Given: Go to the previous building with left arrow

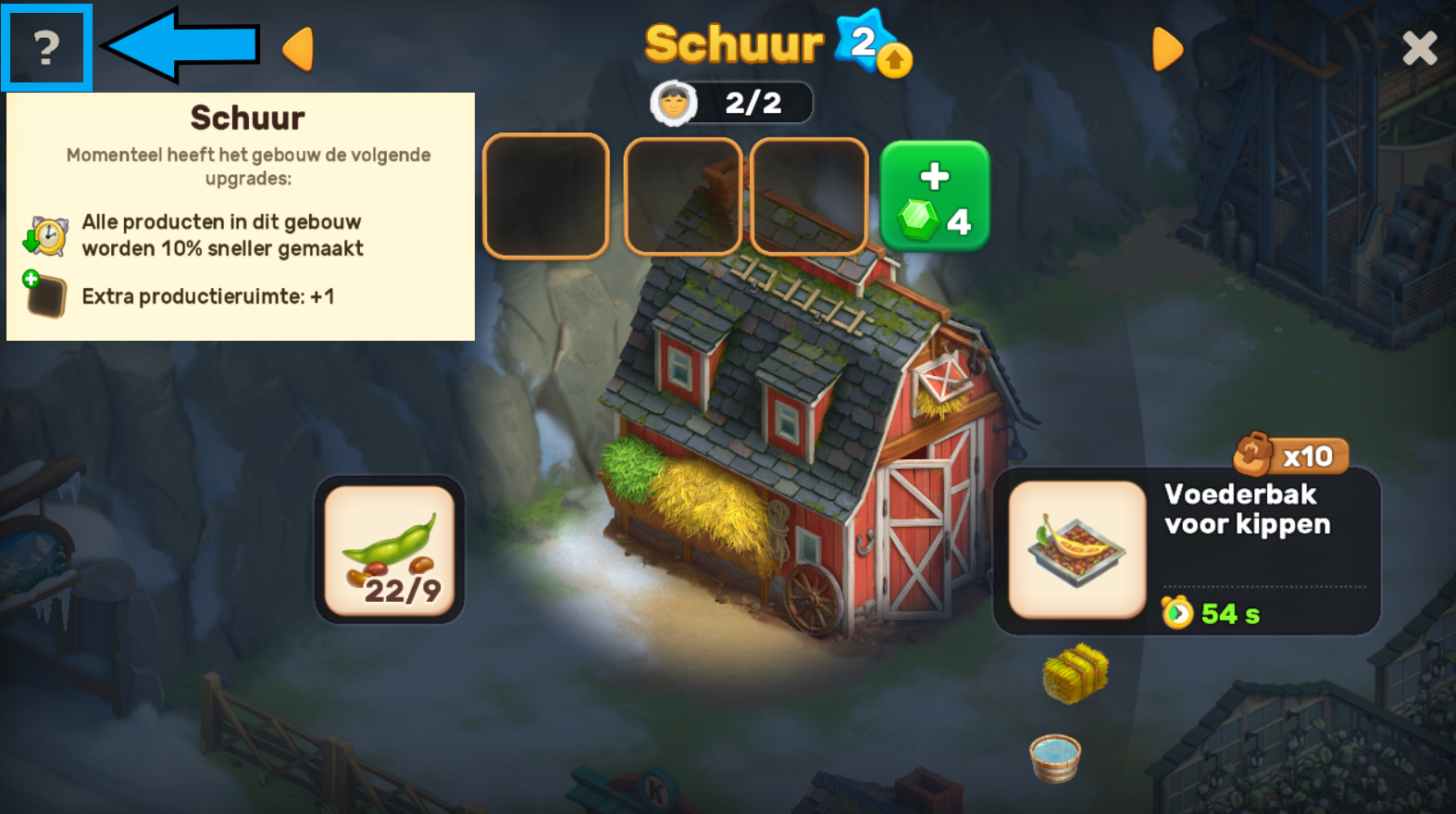Looking at the screenshot, I should 298,49.
